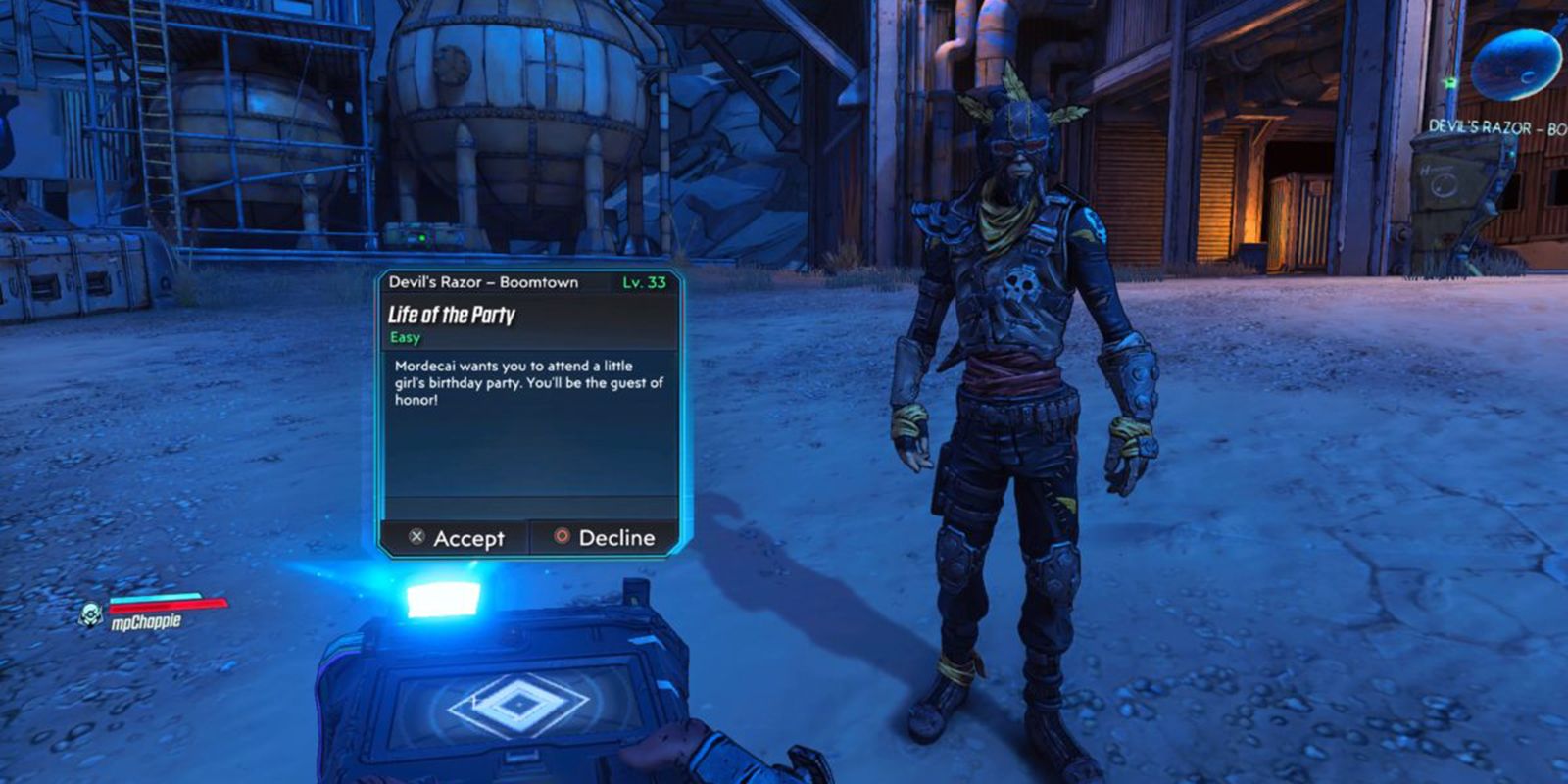The width and height of the screenshot is (1568, 784).
Task: Decline the Life of the Party mission
Action: [x=603, y=538]
